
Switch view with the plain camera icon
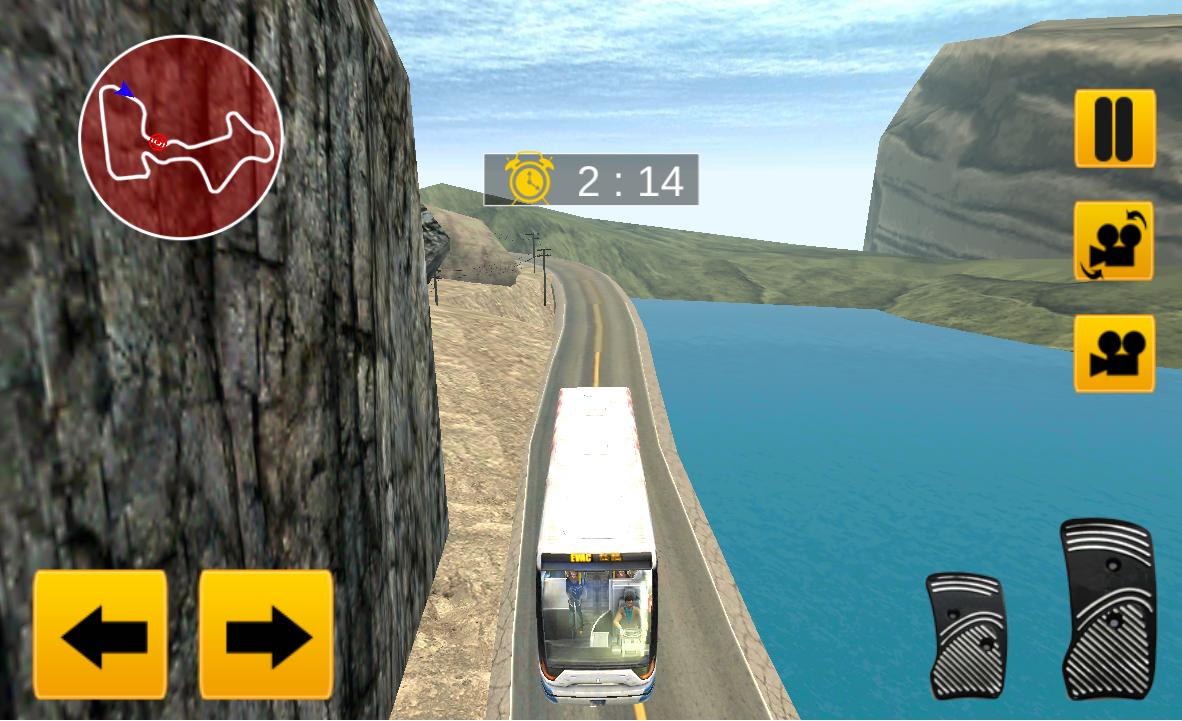[1114, 353]
